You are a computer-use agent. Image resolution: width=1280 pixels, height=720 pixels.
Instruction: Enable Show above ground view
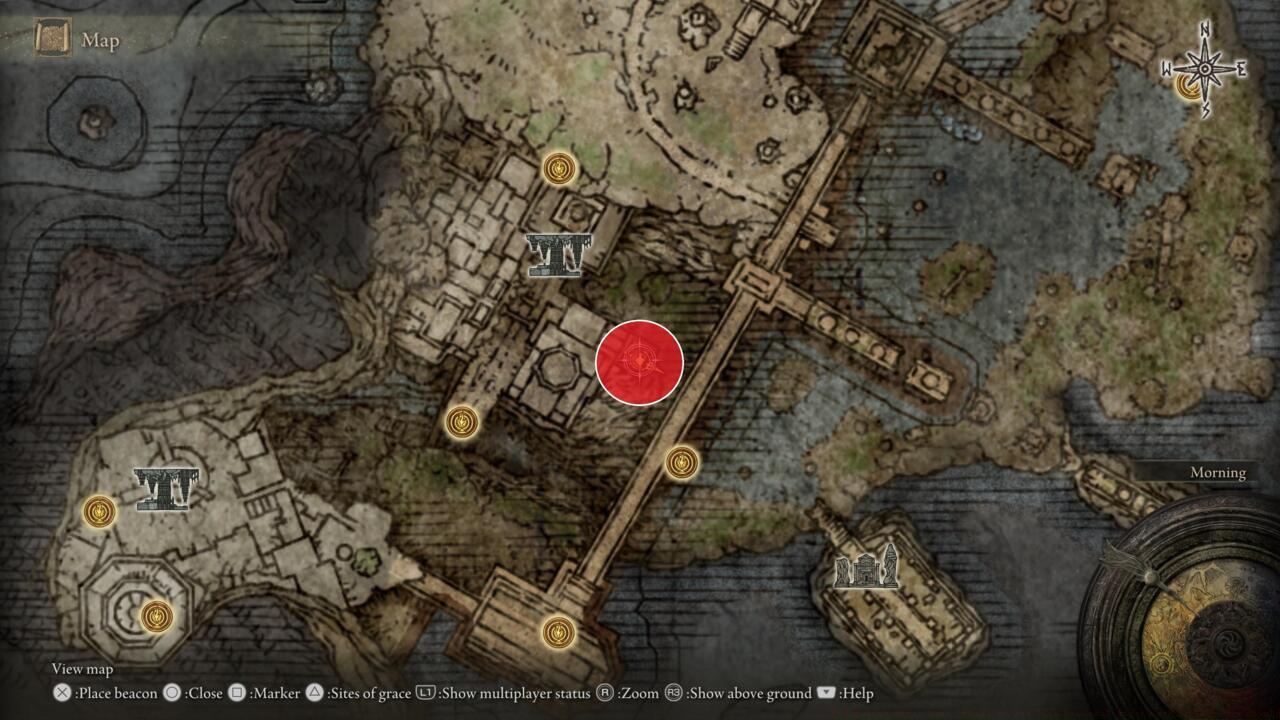pos(745,692)
